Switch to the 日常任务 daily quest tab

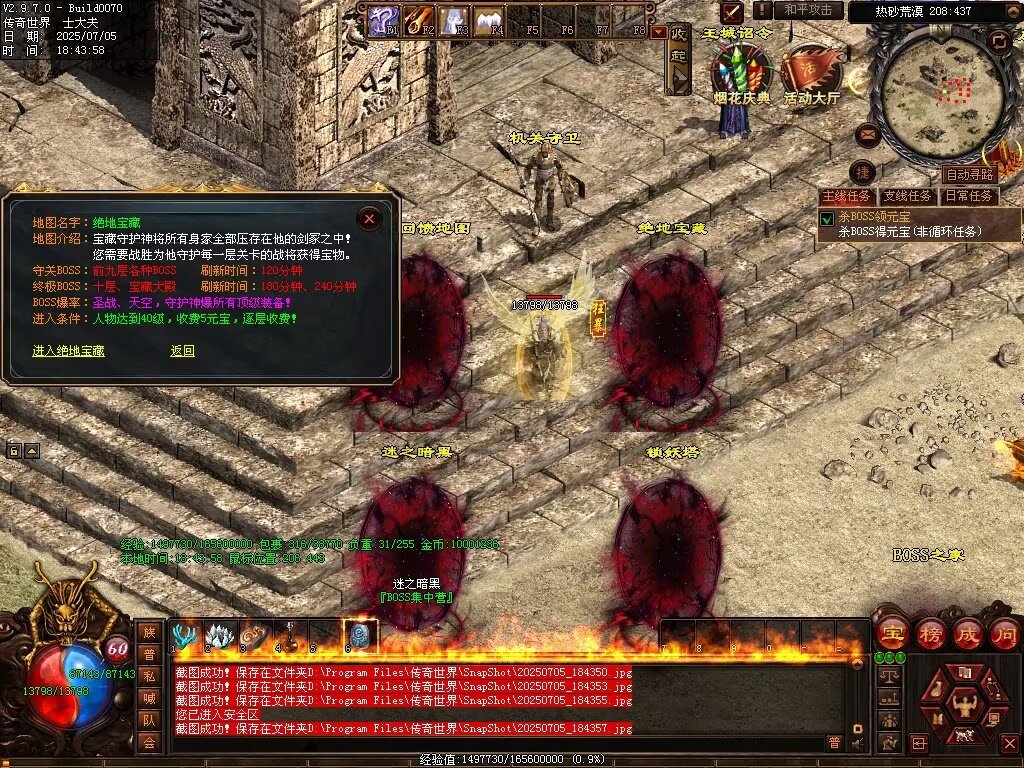(x=970, y=196)
